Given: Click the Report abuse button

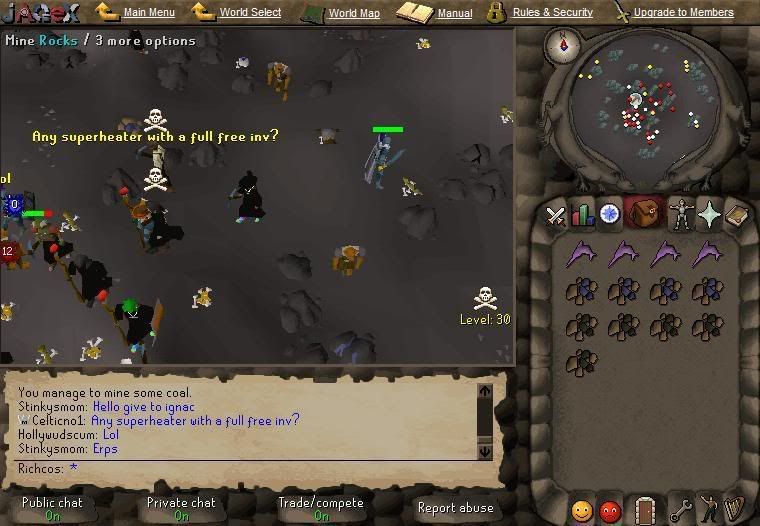Looking at the screenshot, I should pyautogui.click(x=455, y=508).
